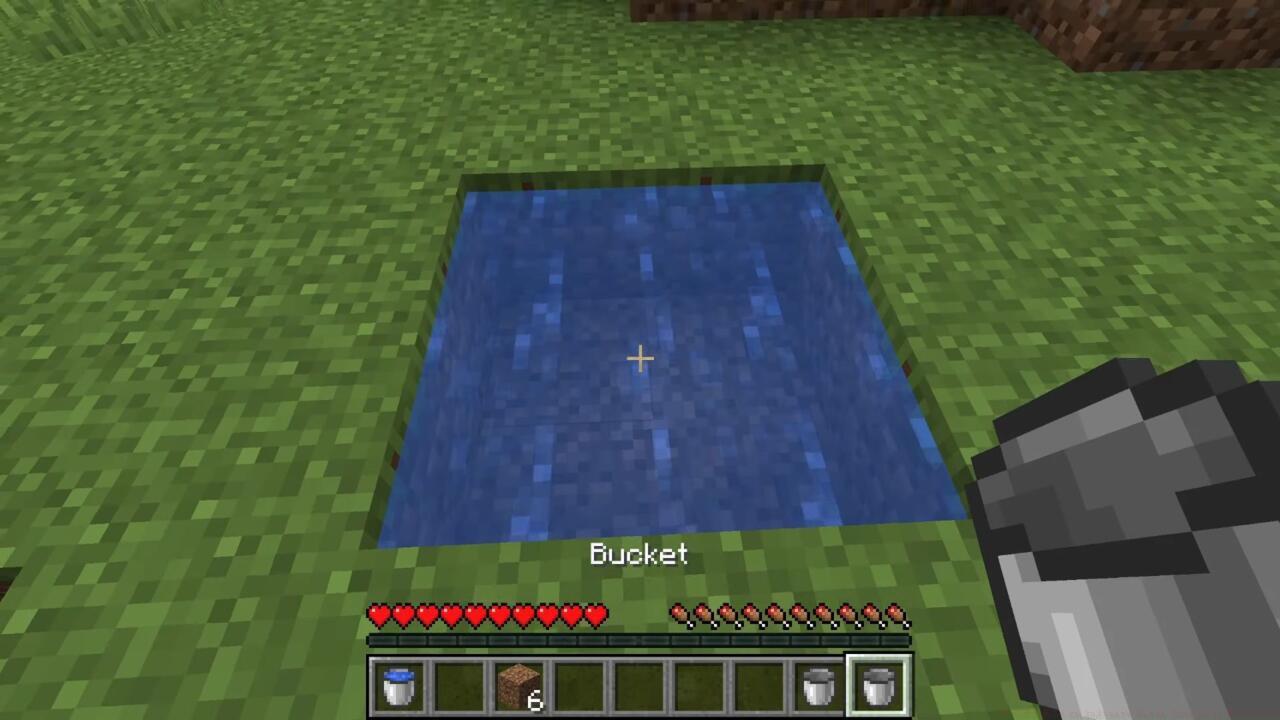Select the empty bucket in hotbar slot eight

[817, 687]
